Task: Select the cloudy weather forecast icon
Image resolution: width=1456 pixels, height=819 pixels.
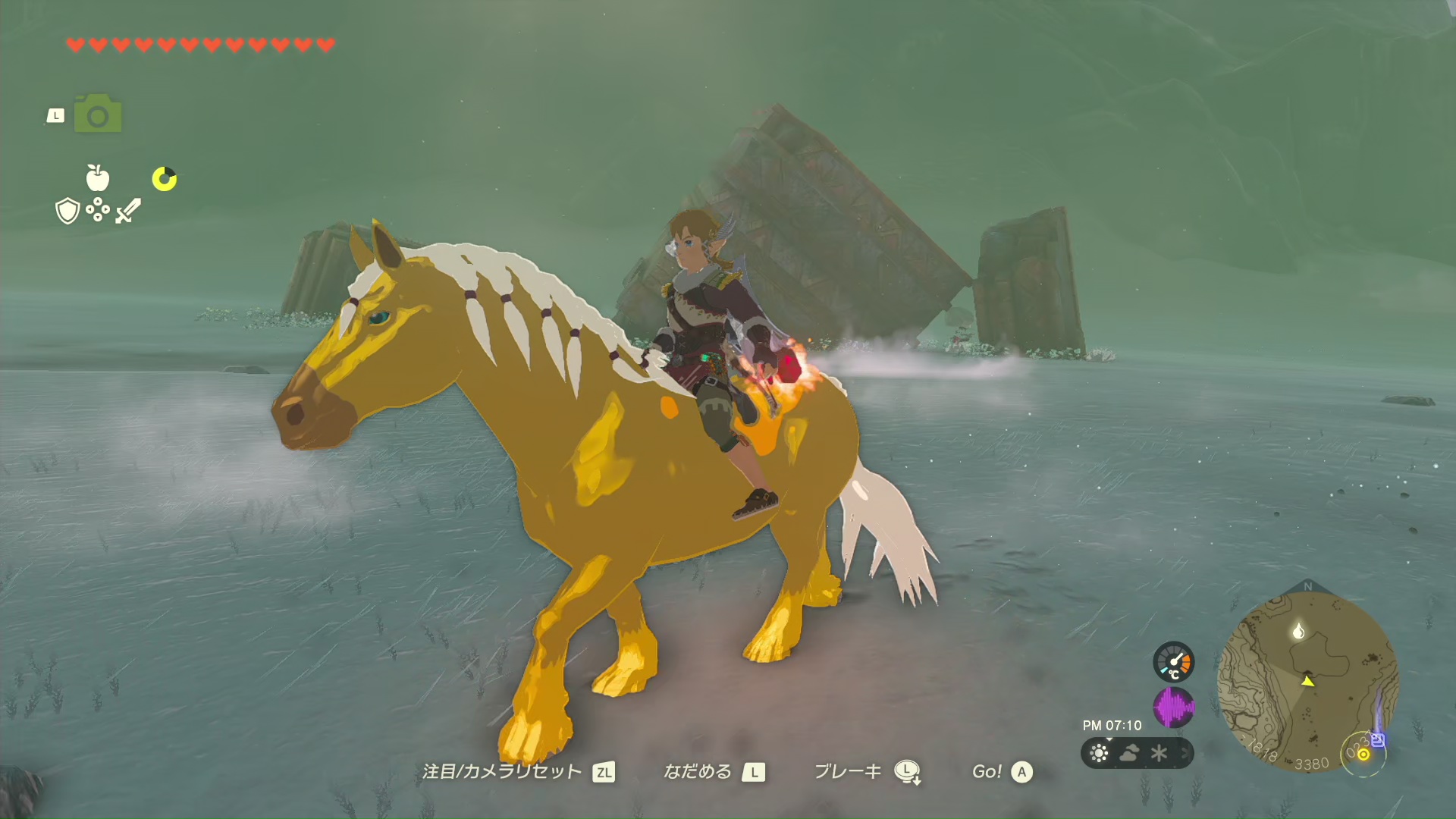Action: coord(1129,753)
